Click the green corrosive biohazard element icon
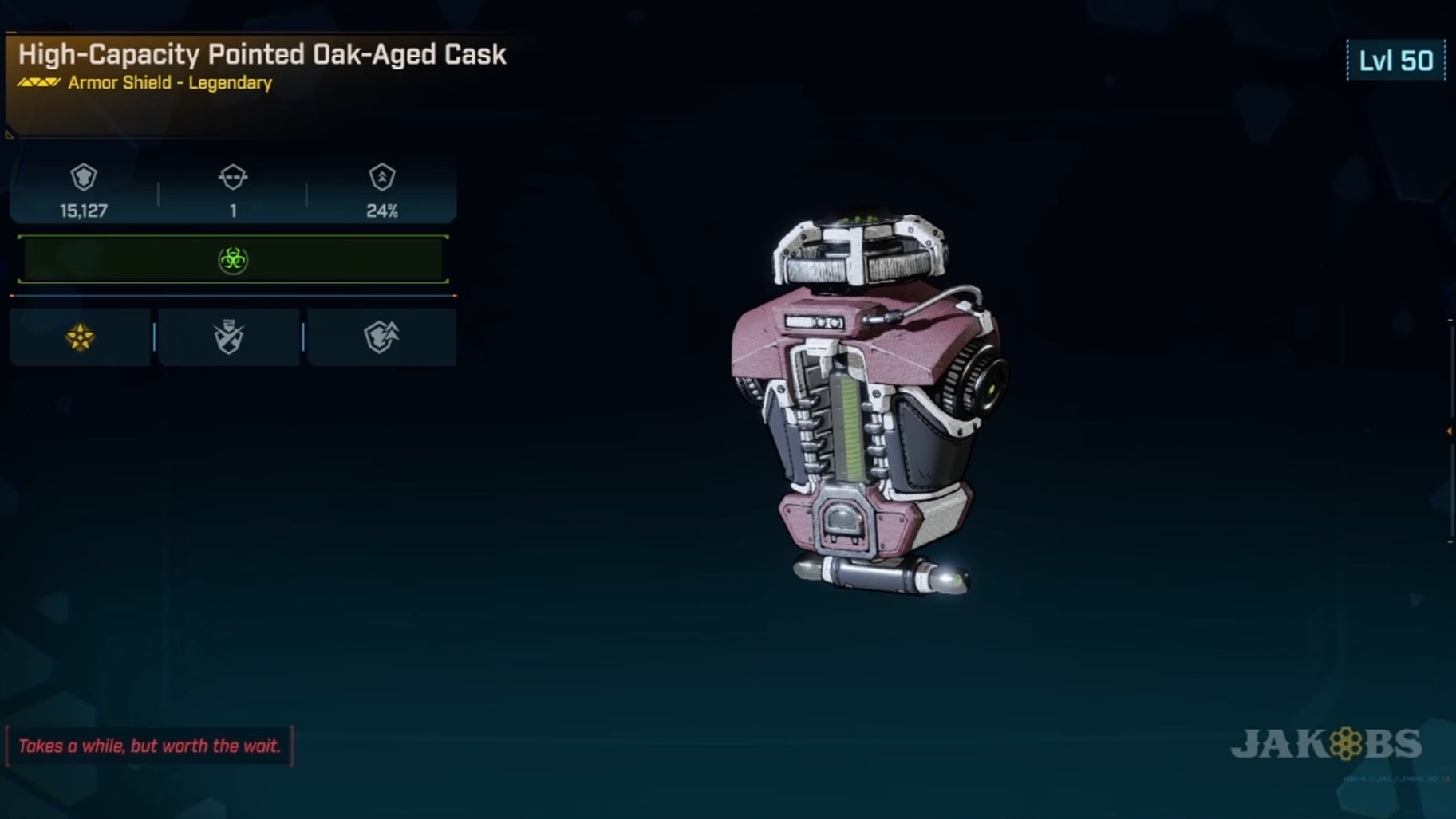Viewport: 1456px width, 819px height. click(233, 260)
